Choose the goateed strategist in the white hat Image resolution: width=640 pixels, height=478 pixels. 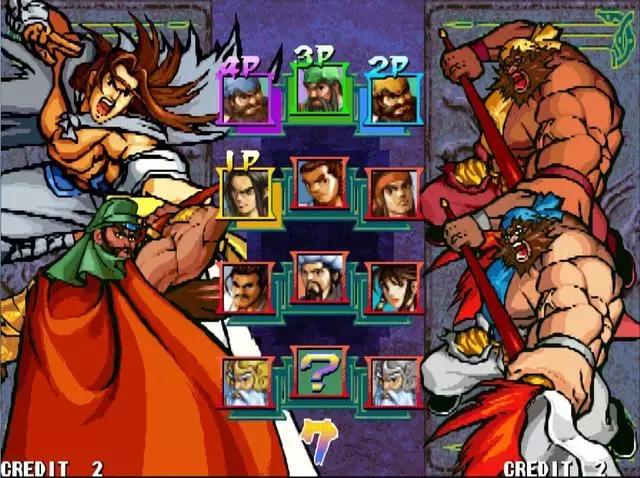(320, 277)
